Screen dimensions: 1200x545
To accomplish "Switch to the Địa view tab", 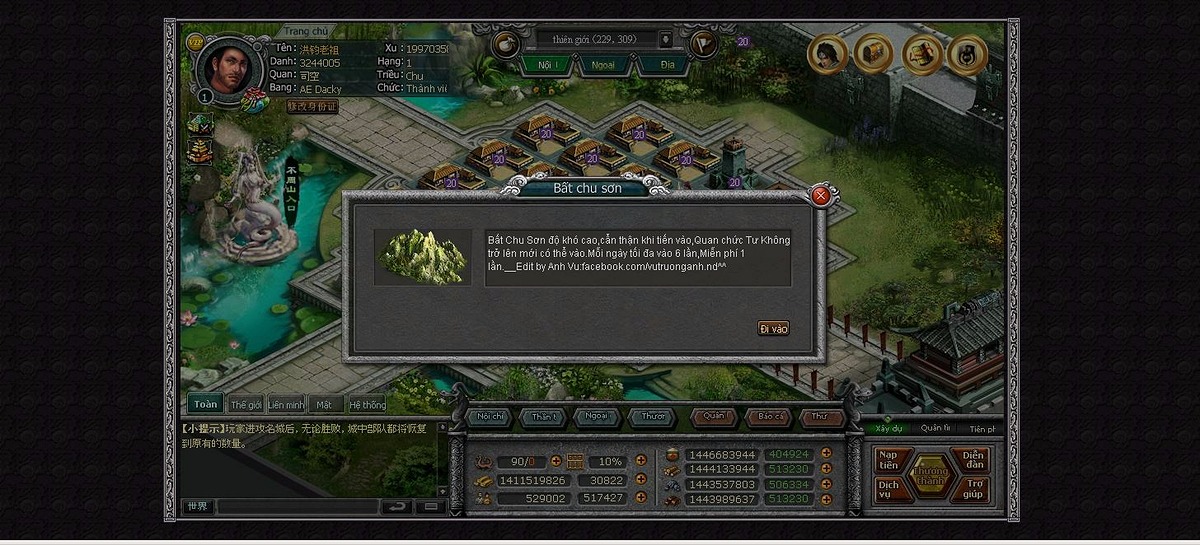I will [667, 65].
